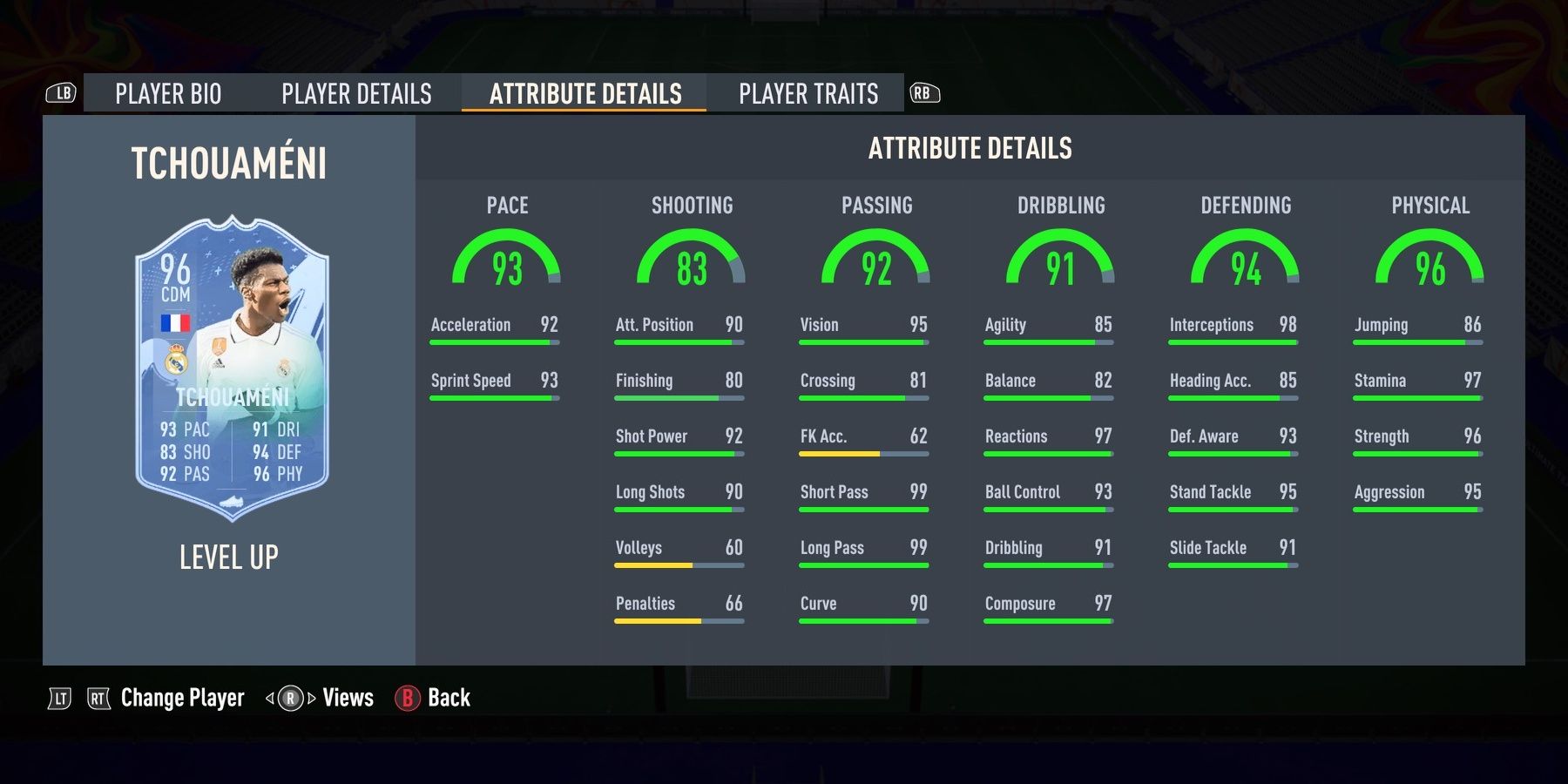
Task: Click the red B button icon
Action: [406, 698]
